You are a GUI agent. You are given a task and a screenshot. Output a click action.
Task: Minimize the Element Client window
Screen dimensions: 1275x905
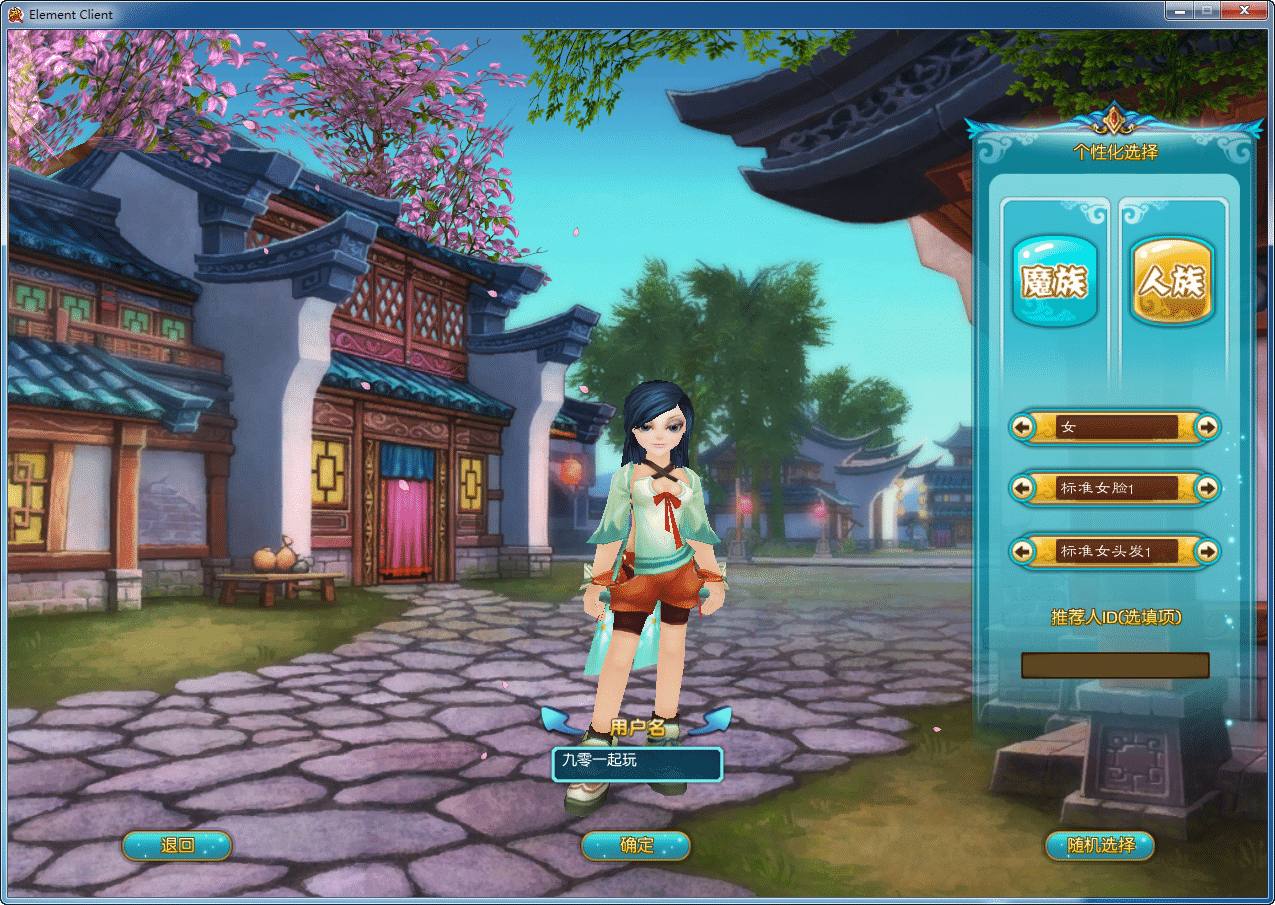tap(1178, 10)
